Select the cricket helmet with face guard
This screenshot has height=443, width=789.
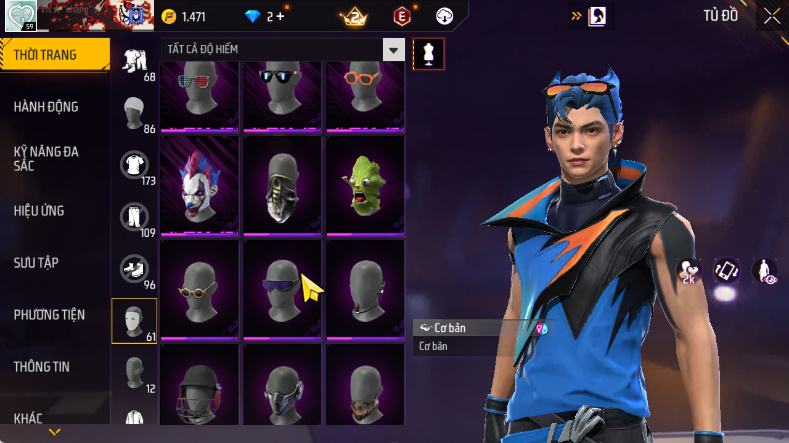point(199,392)
